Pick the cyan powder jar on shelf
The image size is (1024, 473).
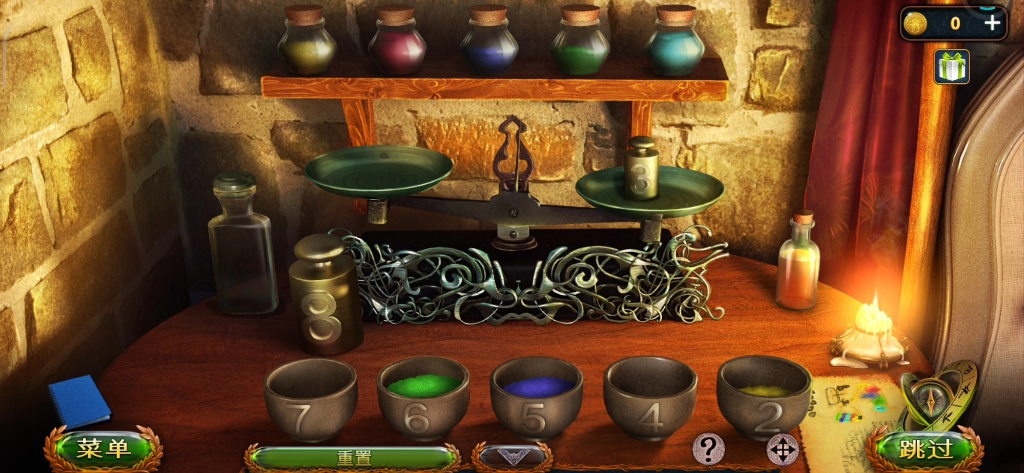pyautogui.click(x=675, y=42)
